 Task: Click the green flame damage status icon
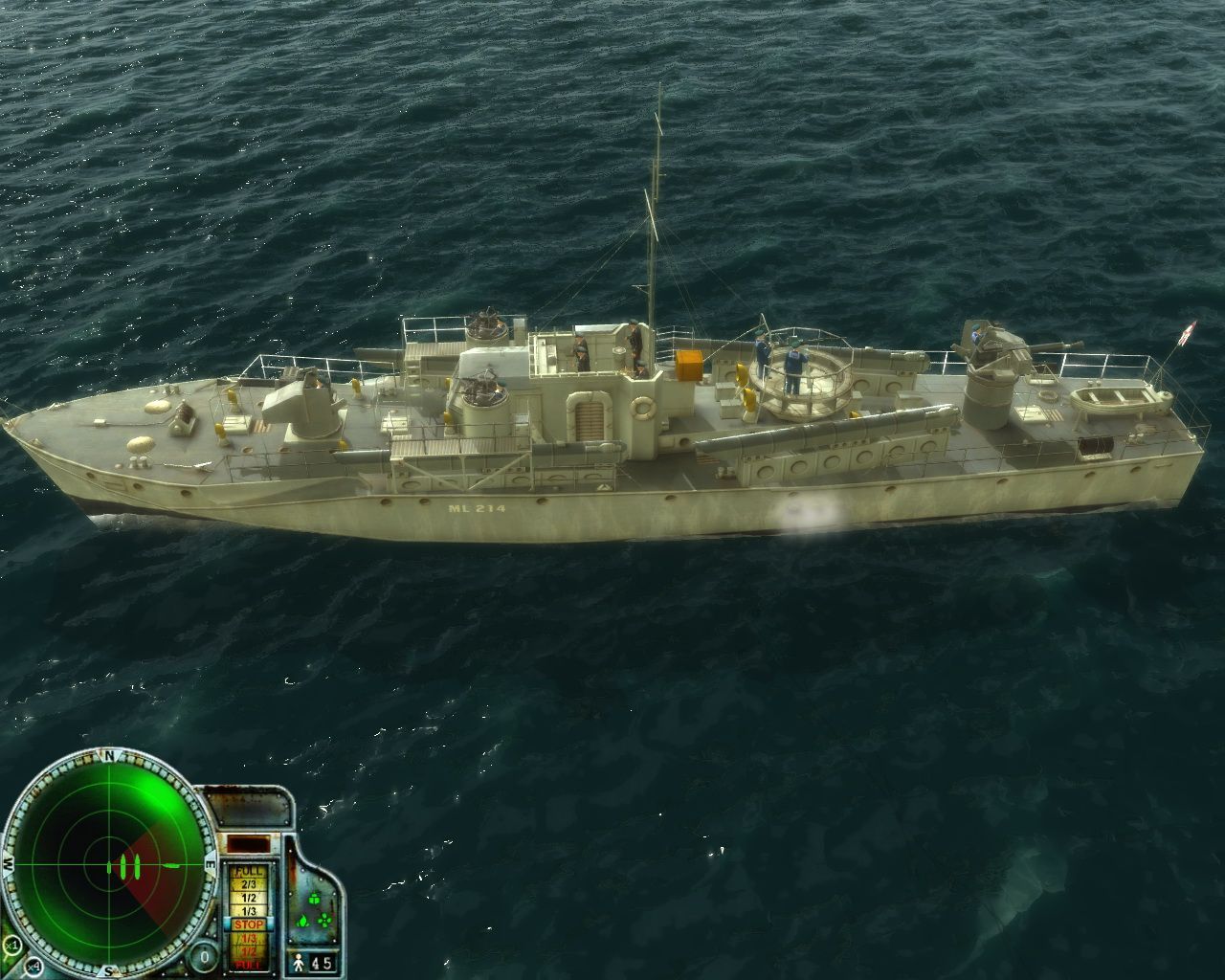(x=302, y=922)
